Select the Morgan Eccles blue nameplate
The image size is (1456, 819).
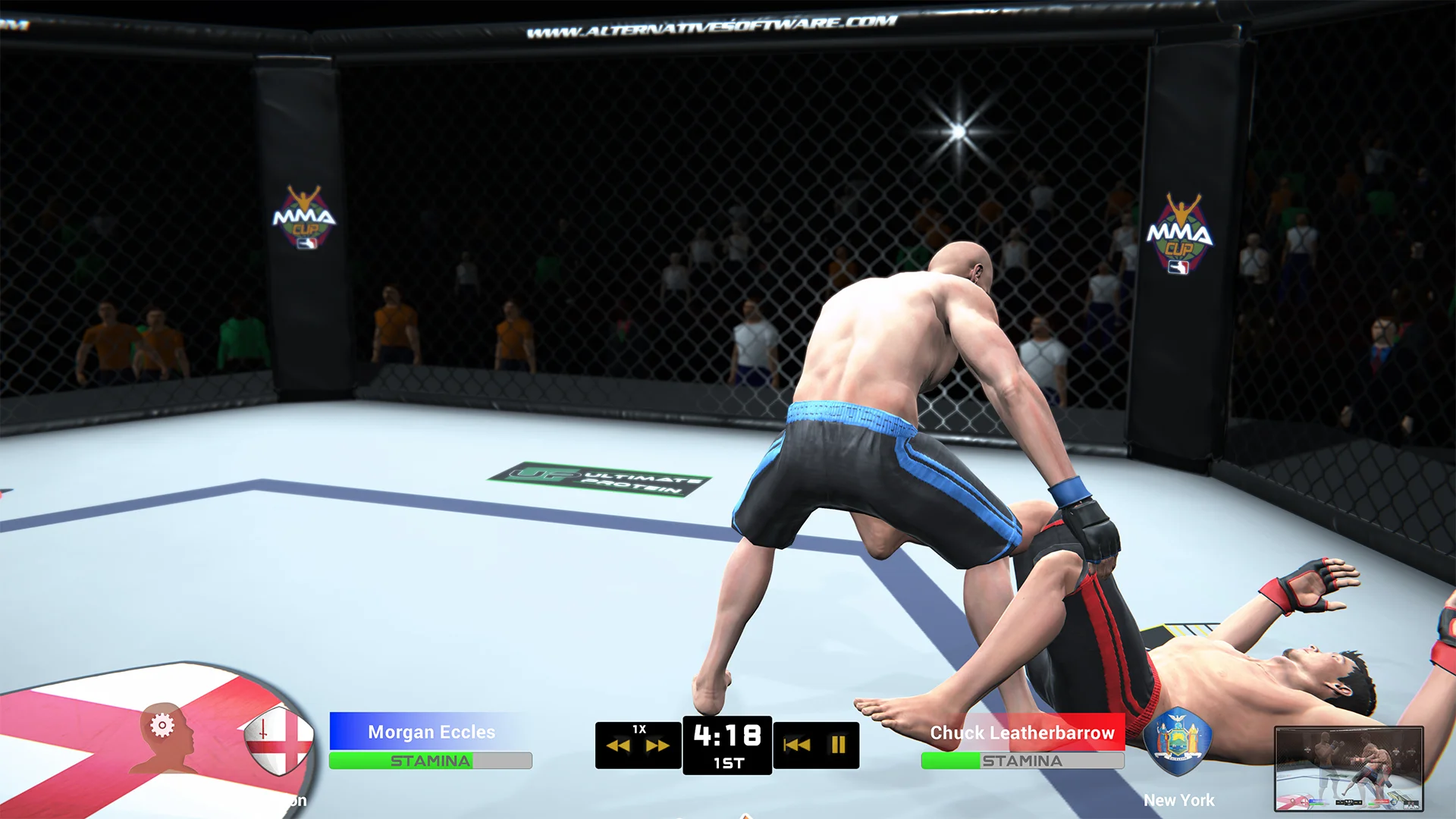(x=429, y=733)
